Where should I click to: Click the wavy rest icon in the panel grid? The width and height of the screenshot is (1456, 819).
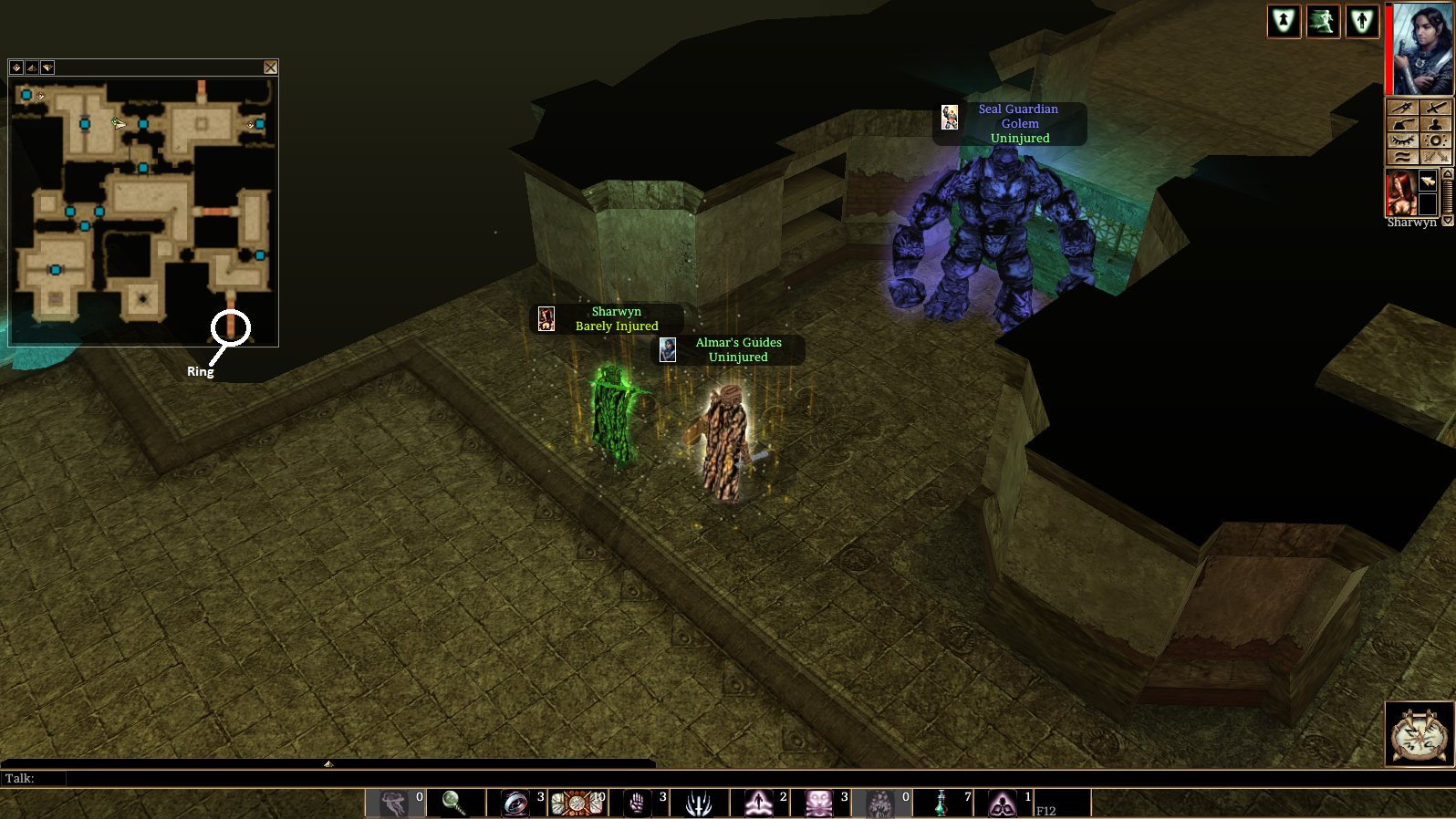1402,156
